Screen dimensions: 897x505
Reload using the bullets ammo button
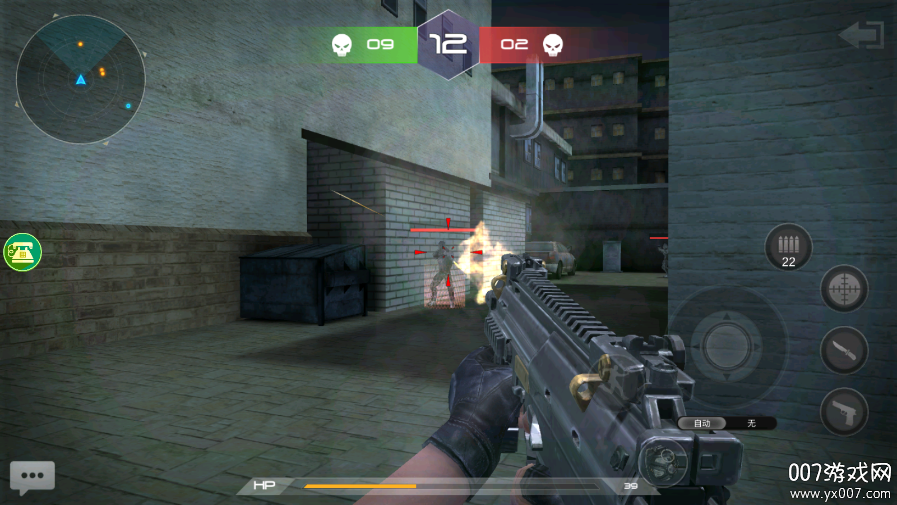(788, 247)
